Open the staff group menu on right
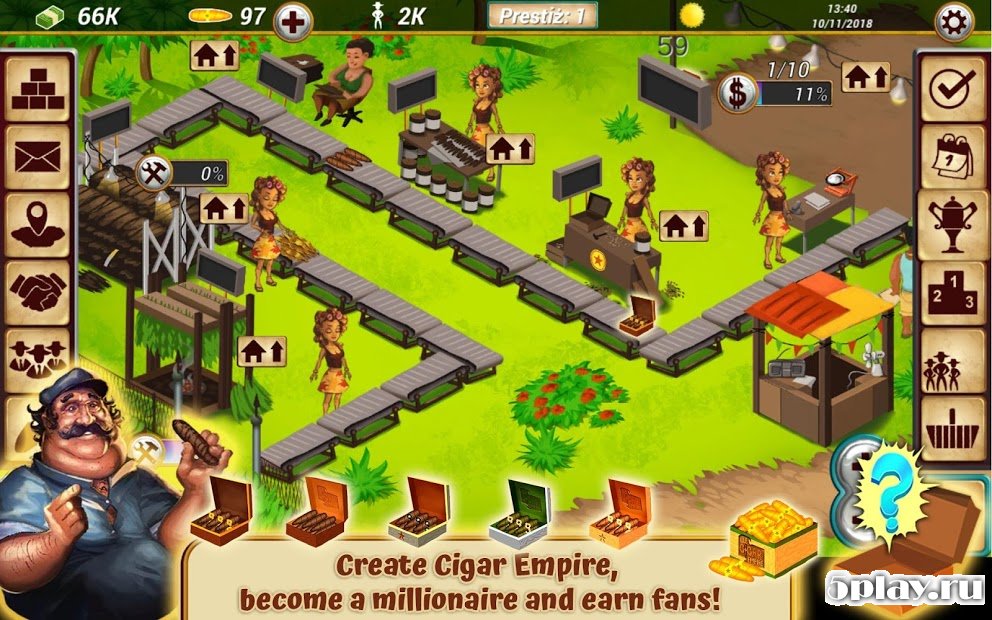 (951, 359)
